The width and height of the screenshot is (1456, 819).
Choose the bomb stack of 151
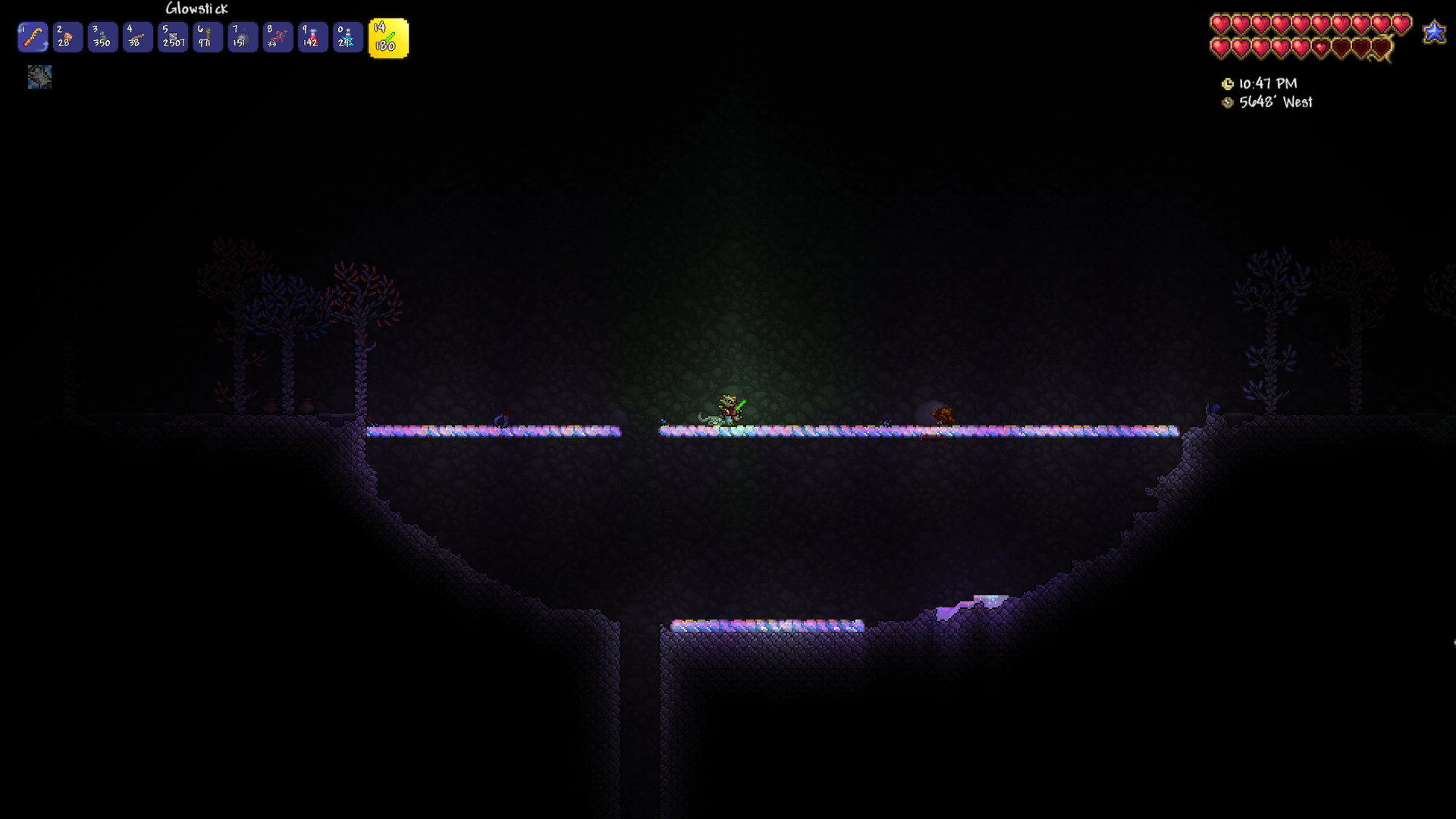[243, 37]
